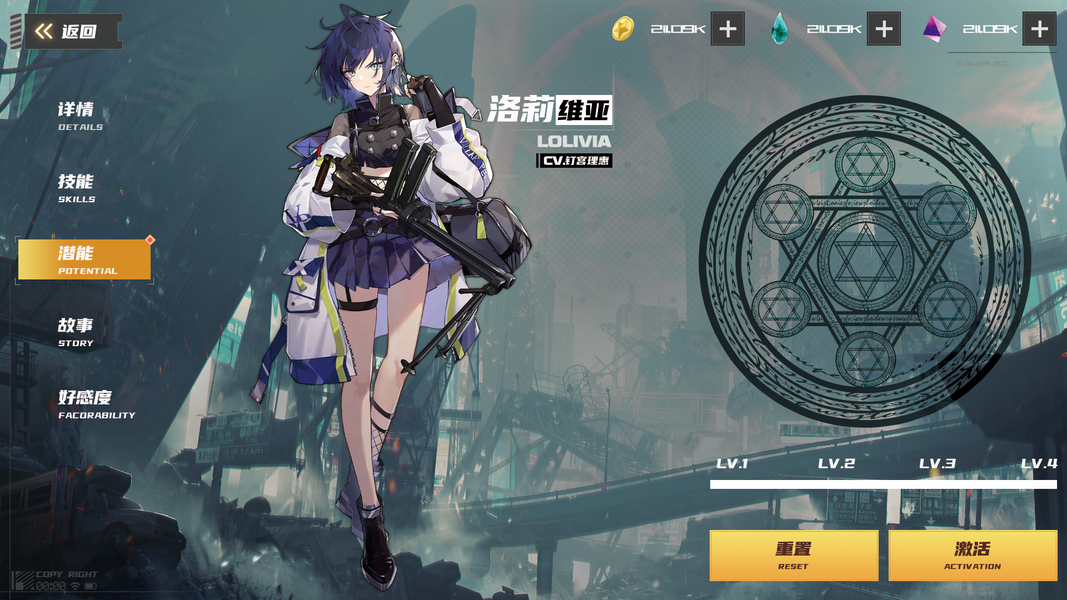Screen dimensions: 1067x600
Task: Activate potential with the 激活 button
Action: click(972, 555)
